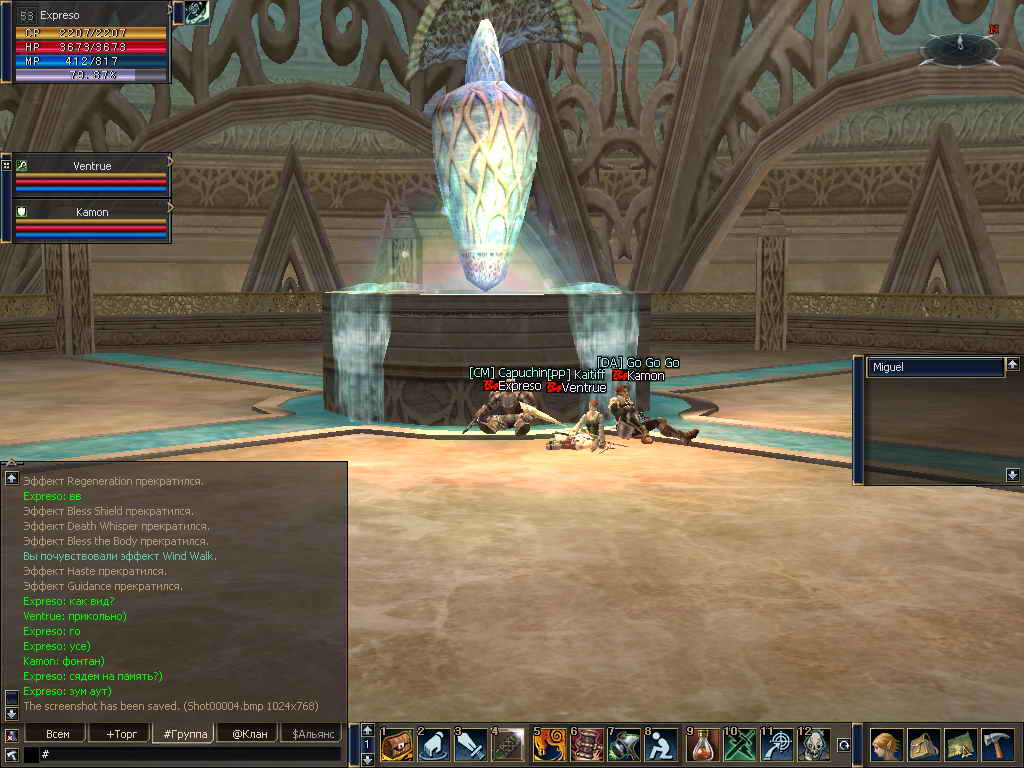The width and height of the screenshot is (1024, 768).
Task: Switch to the Всем chat tab
Action: click(x=58, y=734)
